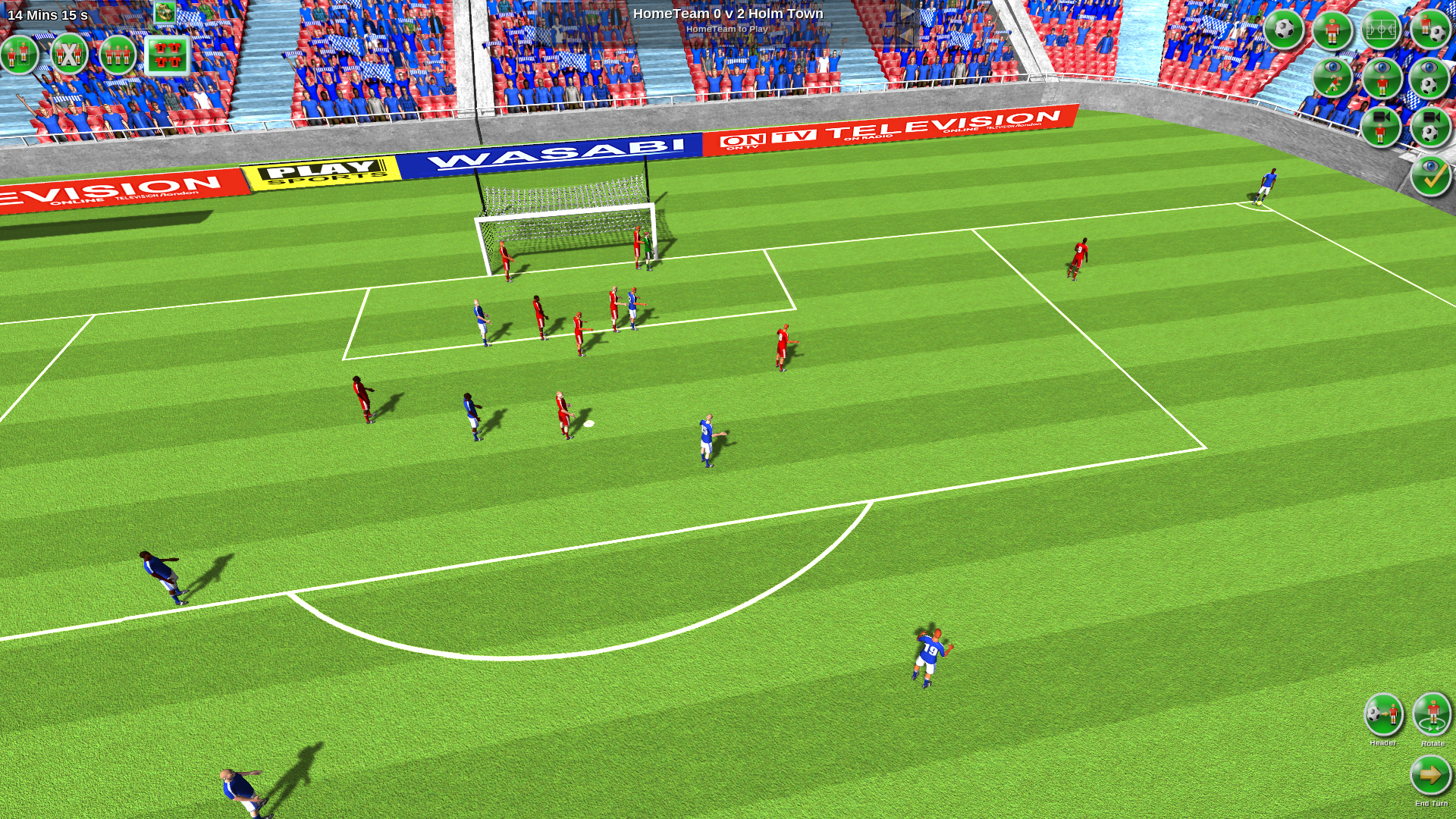
Task: Toggle the eye view of standing player
Action: click(x=1381, y=78)
